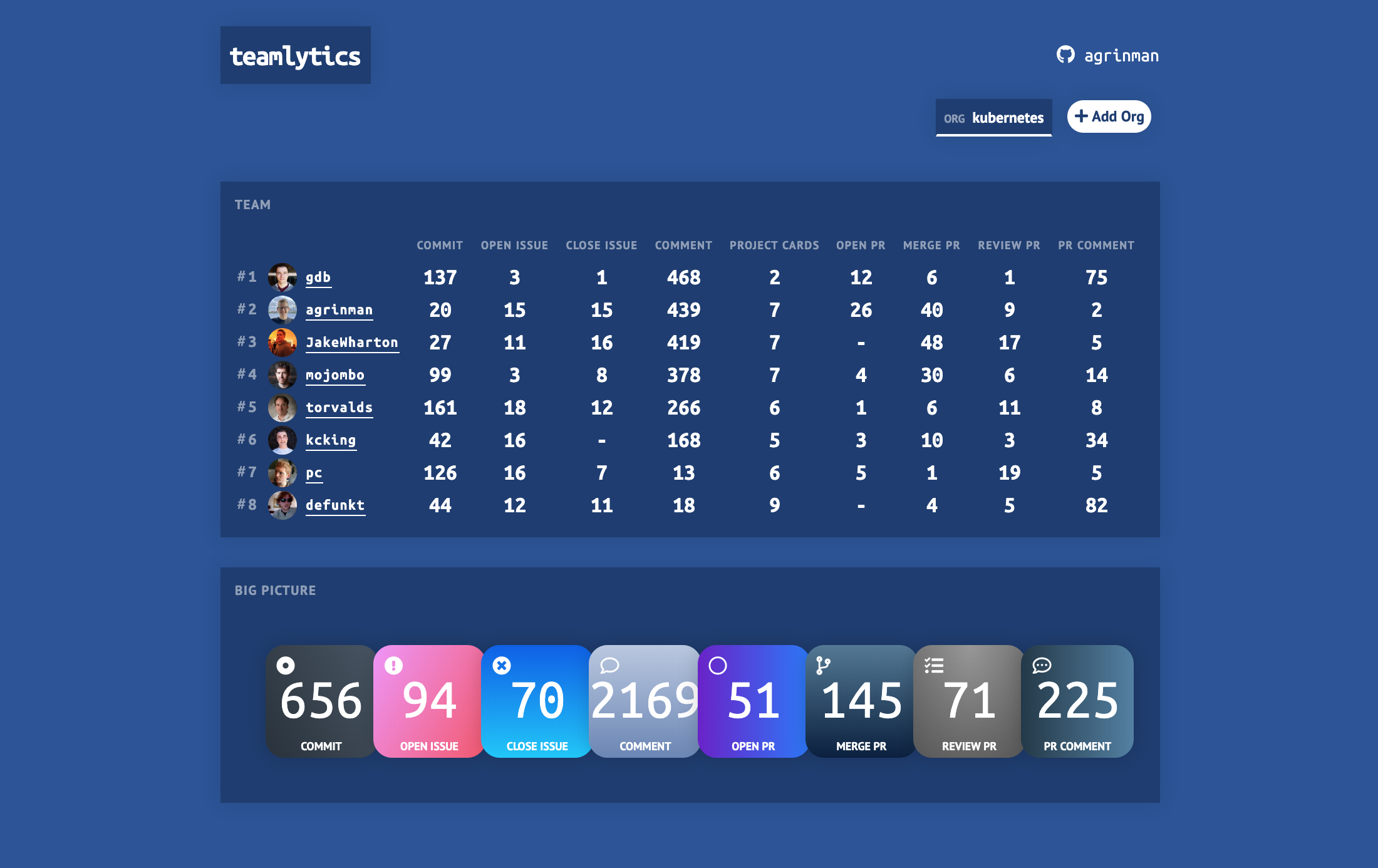
Task: Click the agrinman username in the header
Action: click(x=1121, y=55)
